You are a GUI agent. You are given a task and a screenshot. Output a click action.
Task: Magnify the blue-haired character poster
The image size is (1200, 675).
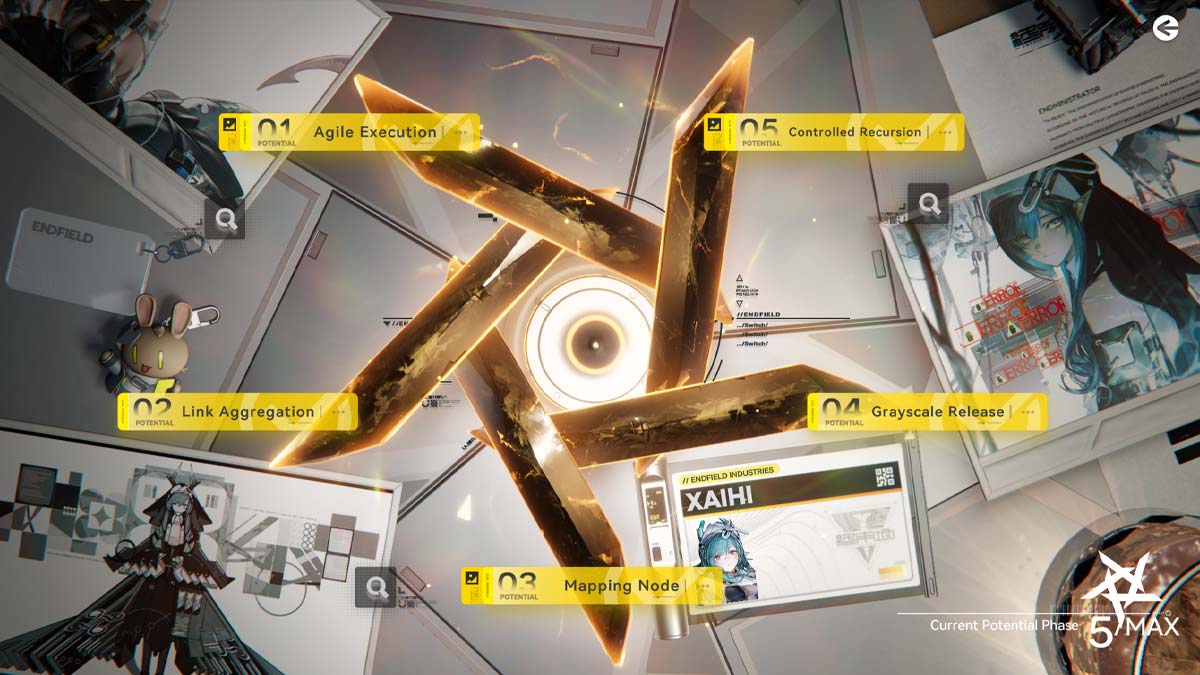(929, 204)
